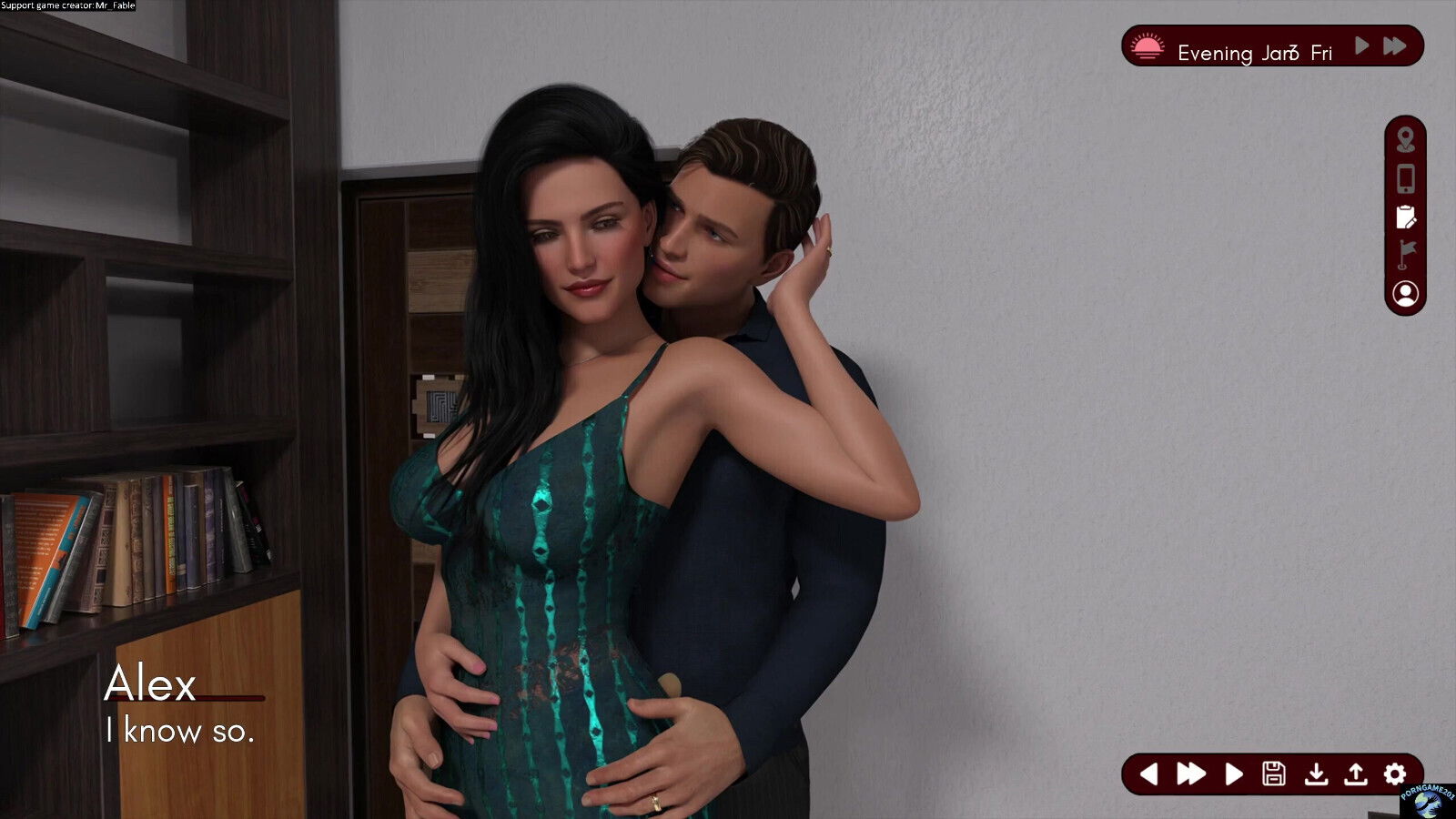
Task: Open the game settings gear
Action: 1396,773
